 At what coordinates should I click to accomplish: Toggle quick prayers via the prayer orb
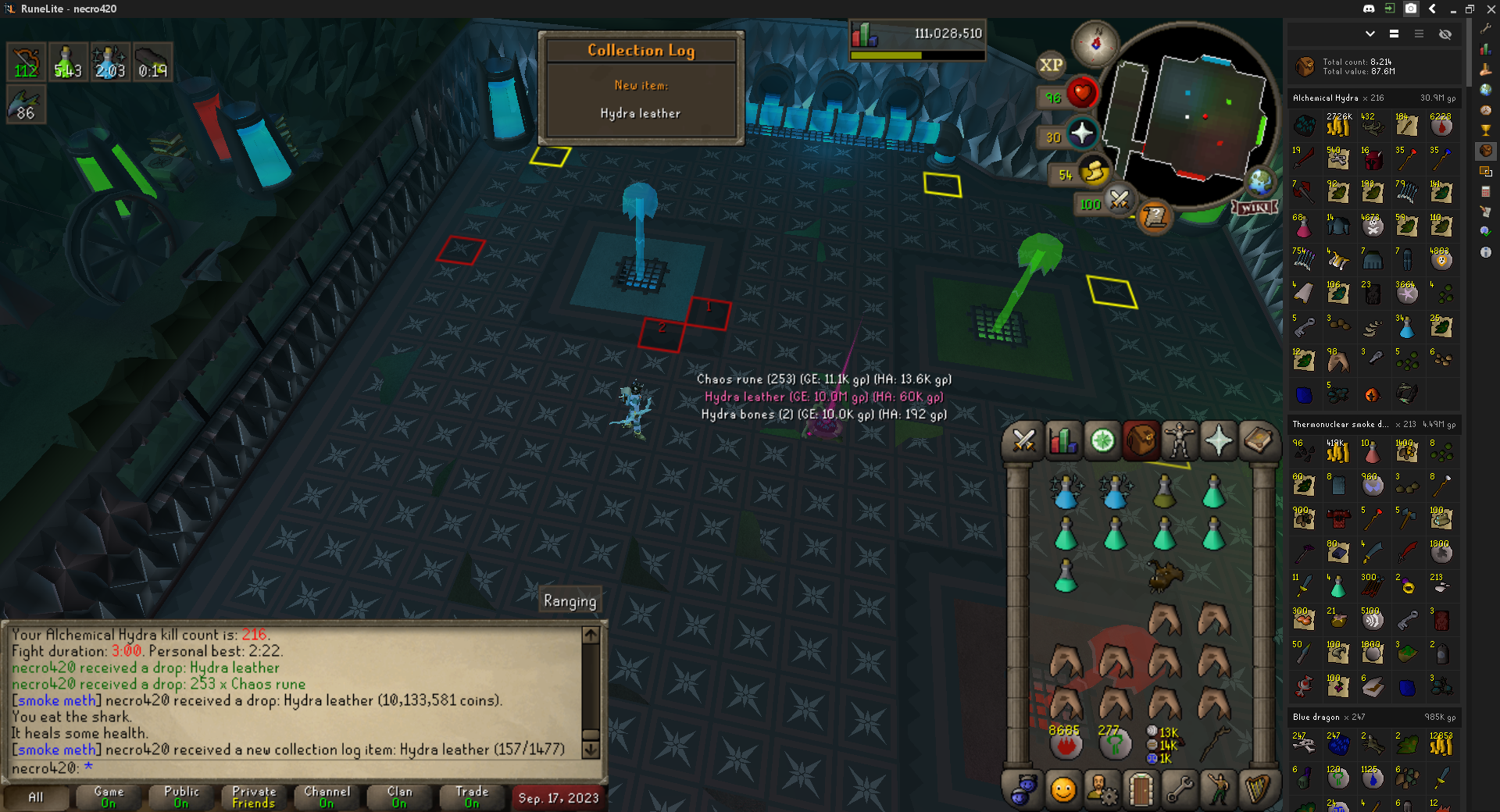tap(1082, 134)
